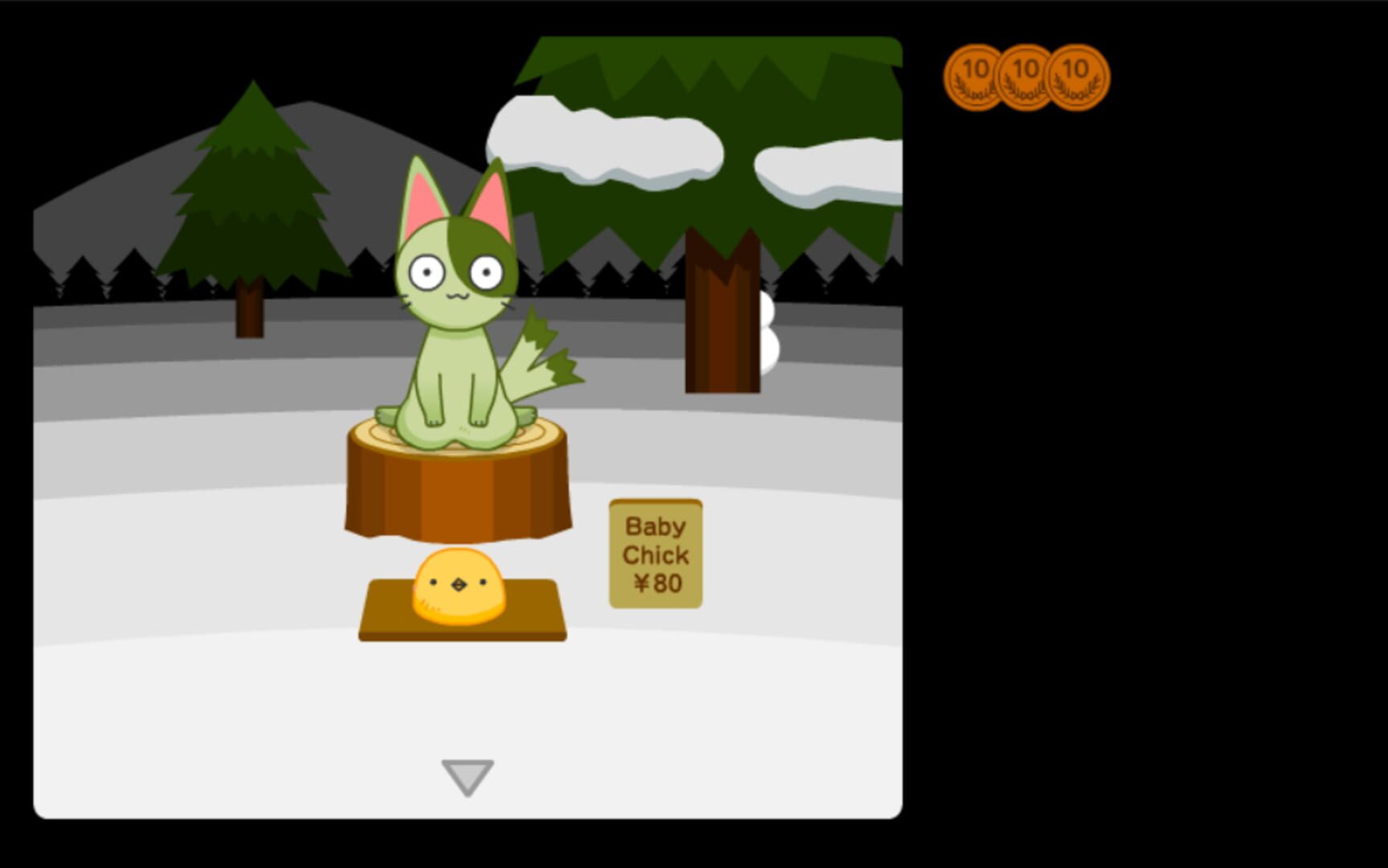The height and width of the screenshot is (868, 1388).
Task: Click the rightmost 10-coin
Action: tap(1075, 76)
